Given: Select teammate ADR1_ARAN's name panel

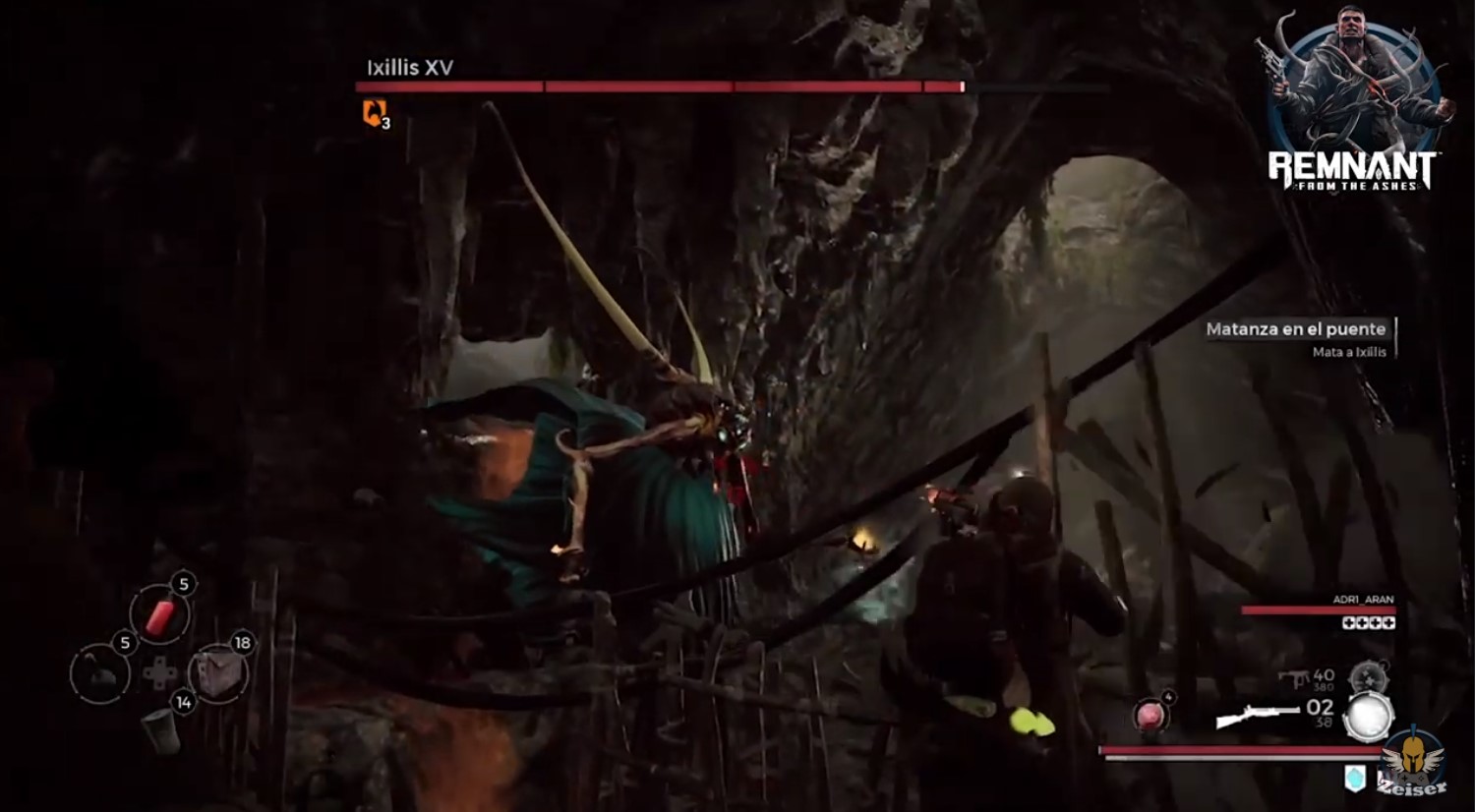Looking at the screenshot, I should click(x=1363, y=599).
